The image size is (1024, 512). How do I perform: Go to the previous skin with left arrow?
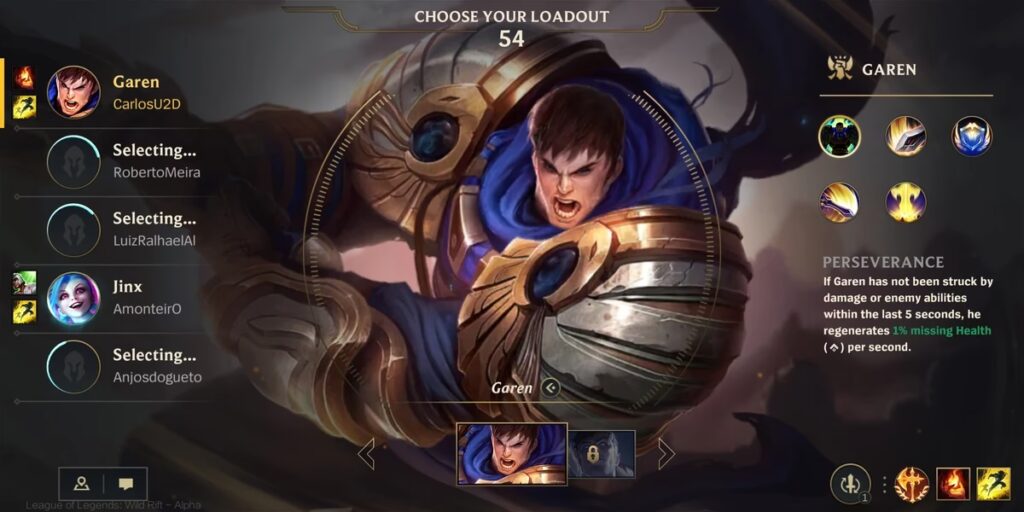pos(366,454)
